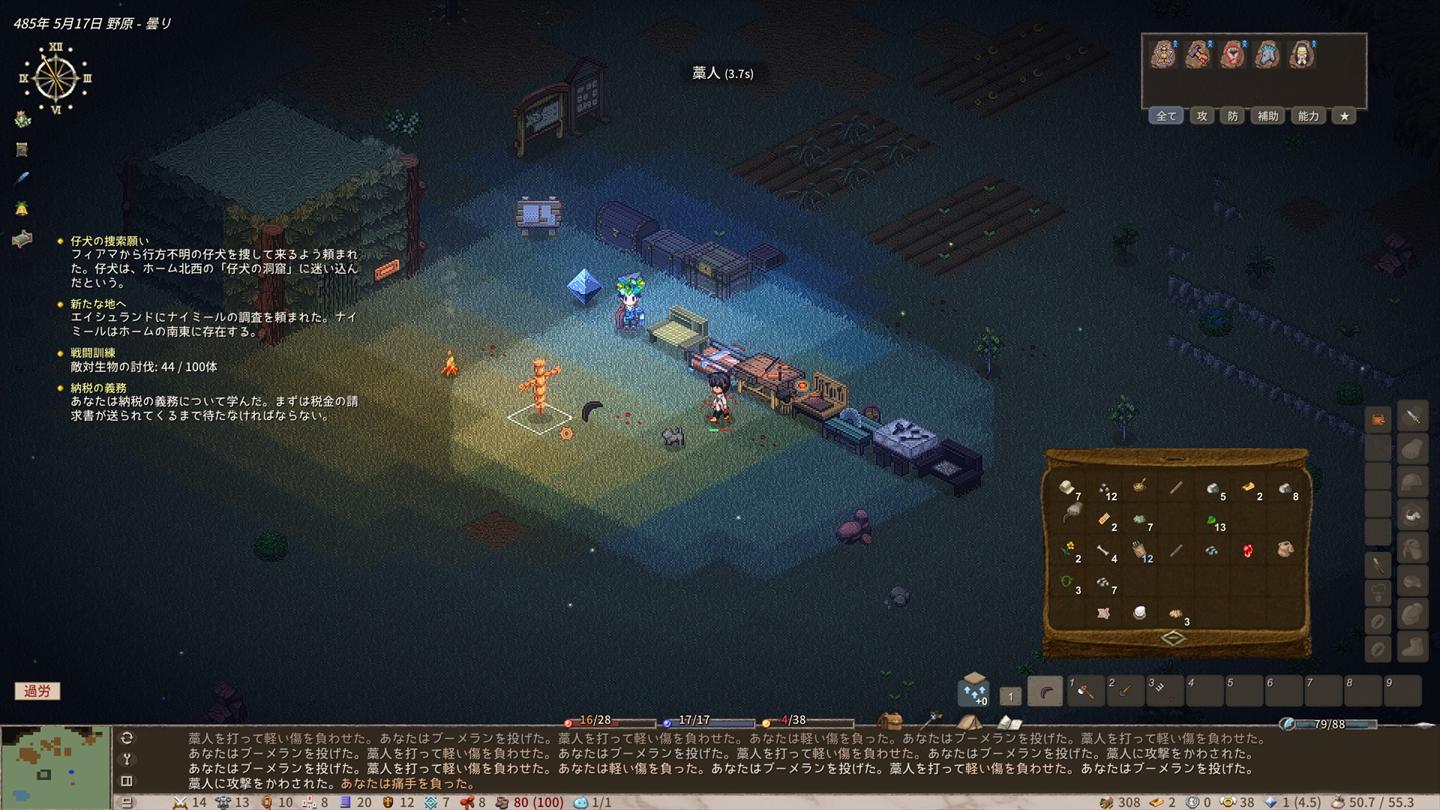Click the 過労 overwork status badge
The width and height of the screenshot is (1440, 810).
[37, 691]
